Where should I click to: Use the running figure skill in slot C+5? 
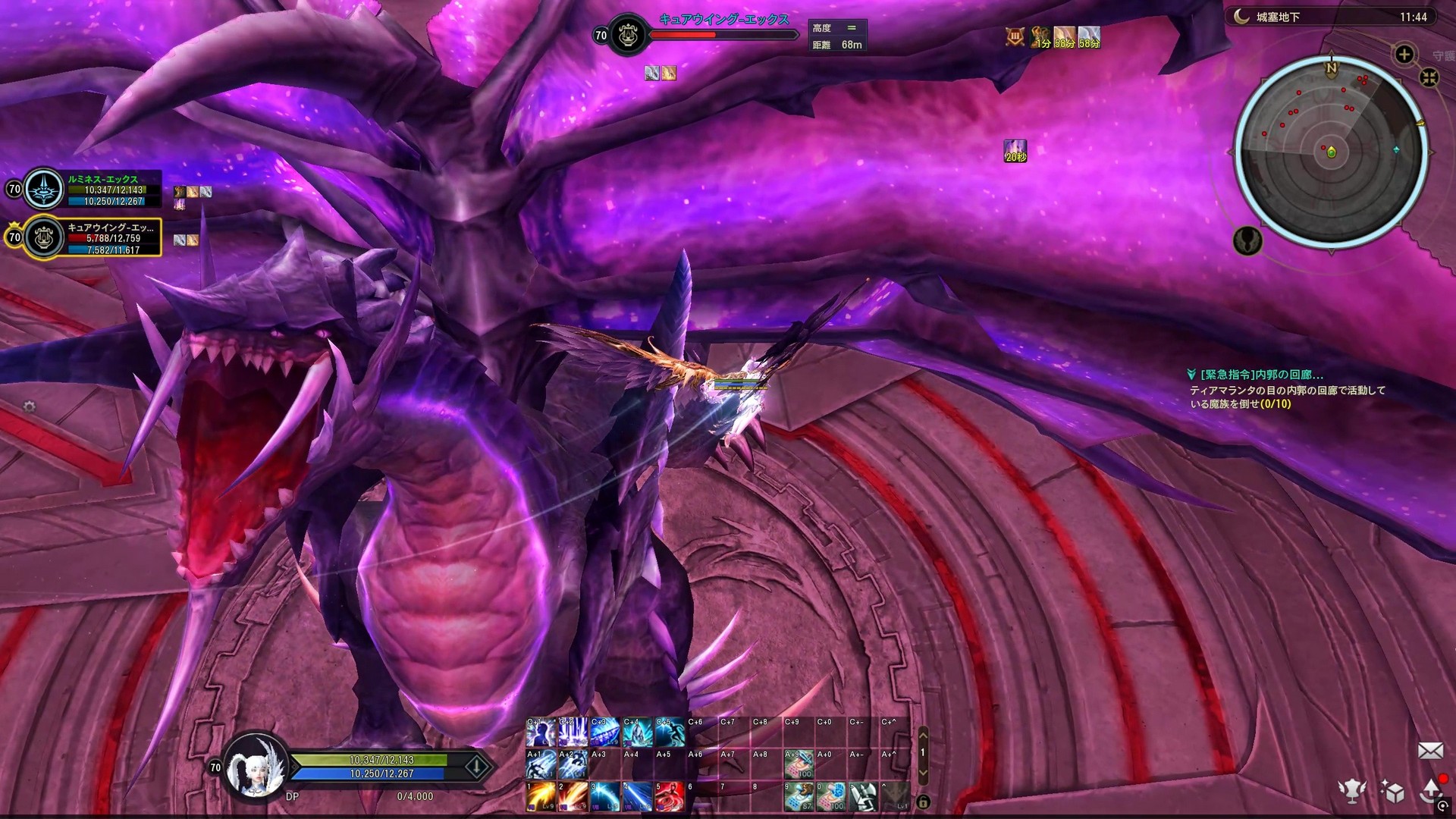point(669,733)
